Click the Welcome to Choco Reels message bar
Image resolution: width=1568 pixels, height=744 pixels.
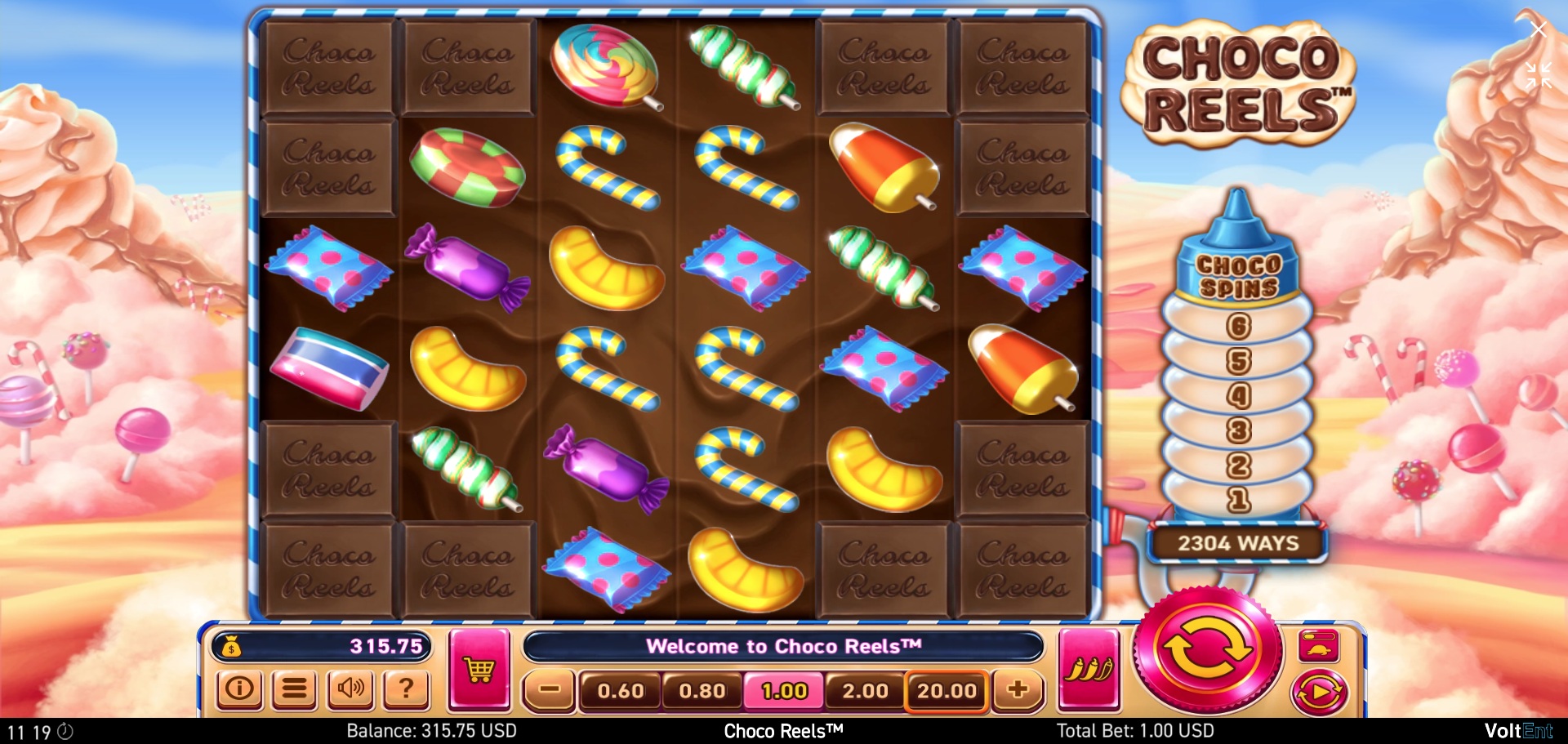coord(785,646)
